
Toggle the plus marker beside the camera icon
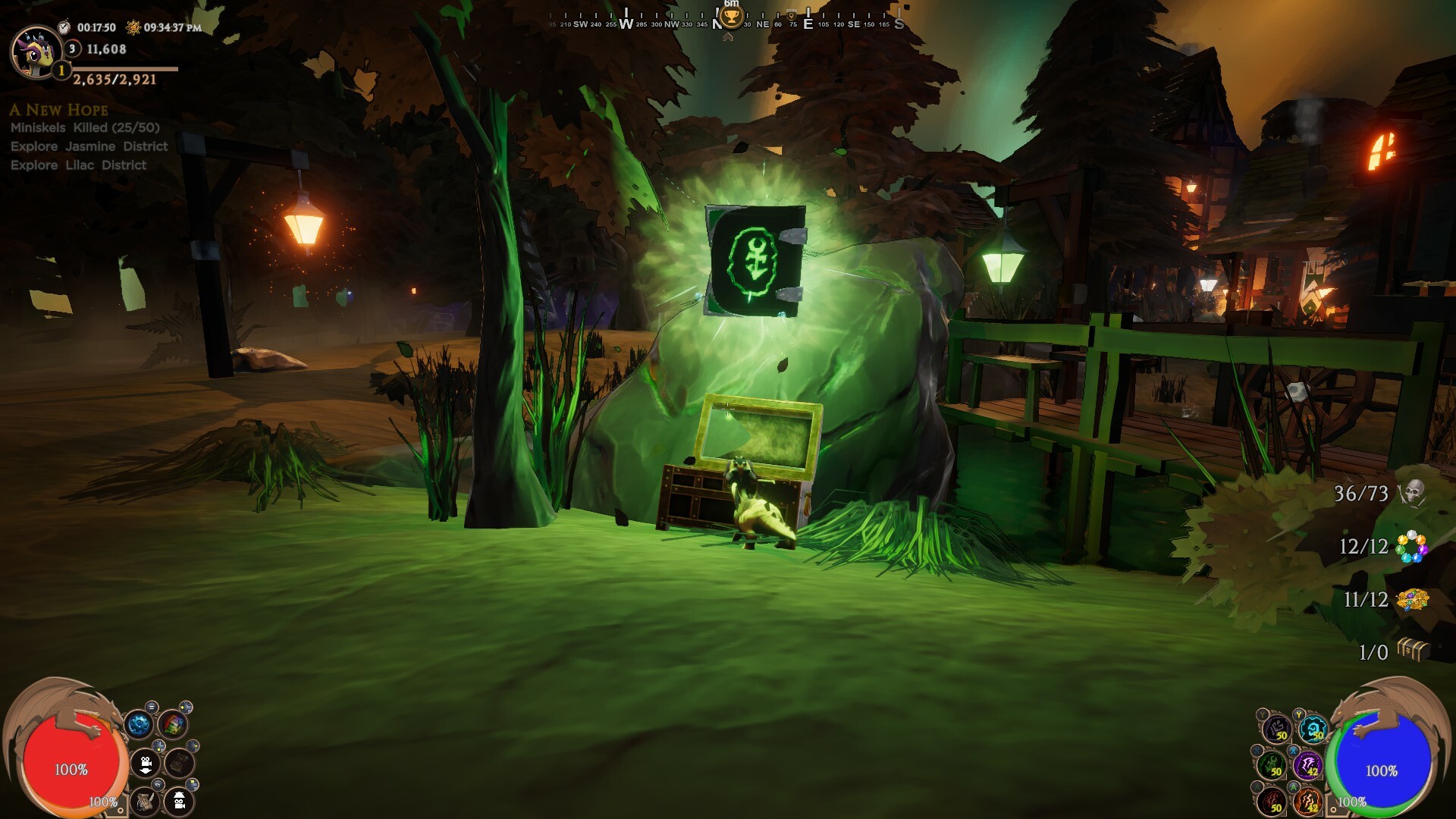click(x=158, y=745)
